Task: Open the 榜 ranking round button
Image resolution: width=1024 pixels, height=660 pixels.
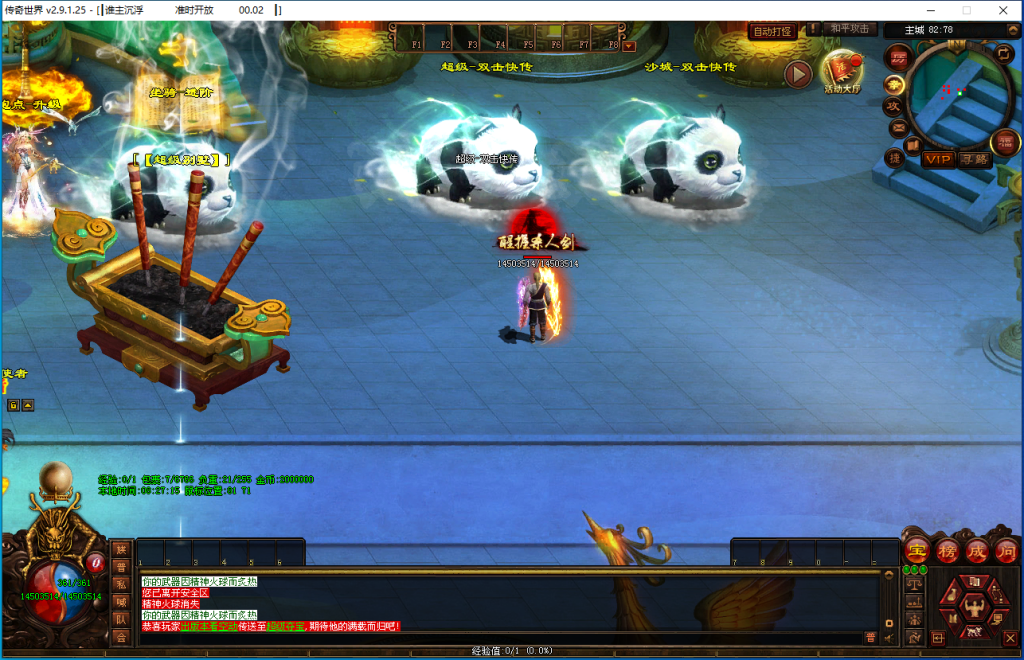Action: click(947, 550)
